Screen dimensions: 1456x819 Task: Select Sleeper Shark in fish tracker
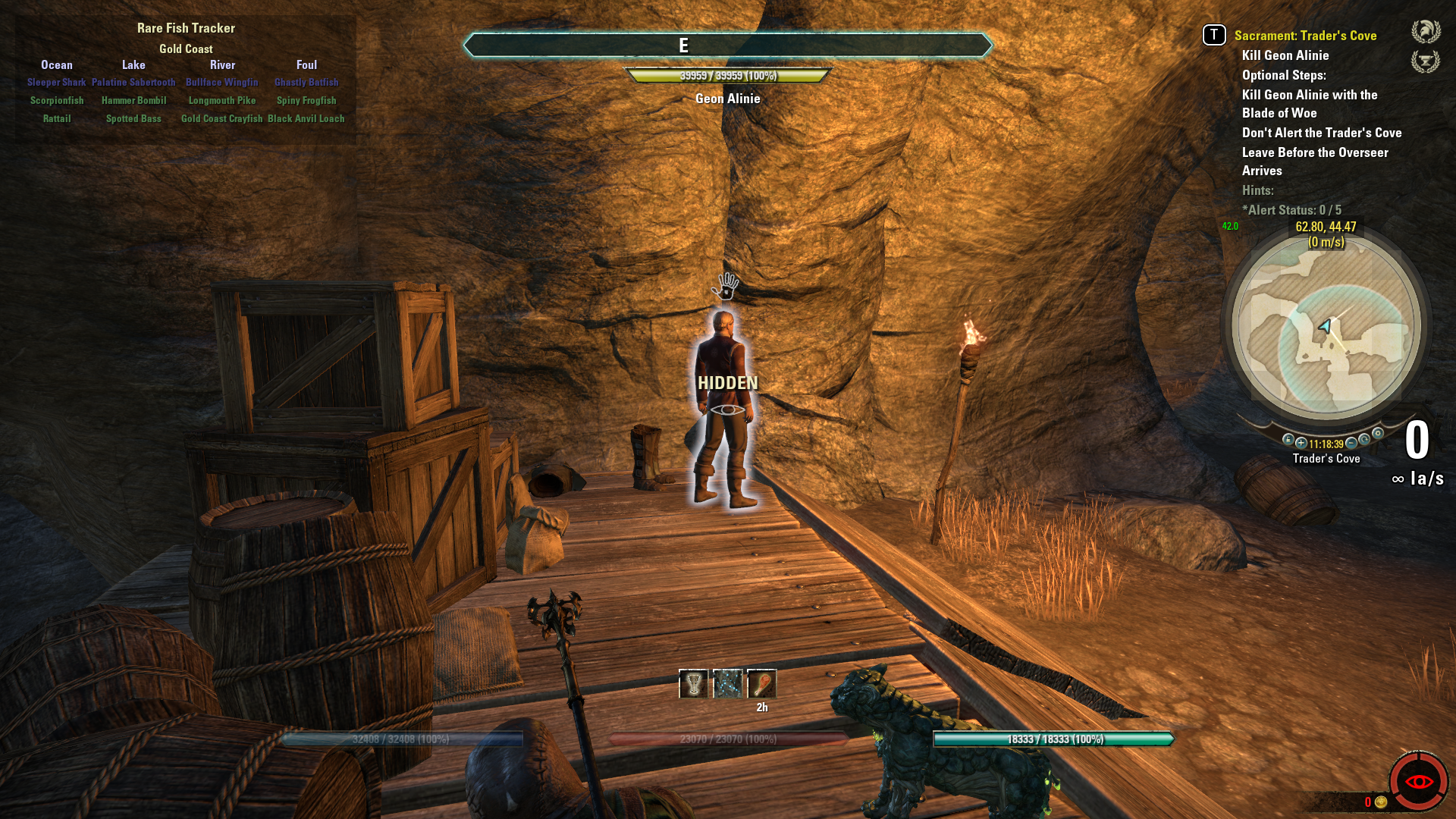tap(57, 82)
